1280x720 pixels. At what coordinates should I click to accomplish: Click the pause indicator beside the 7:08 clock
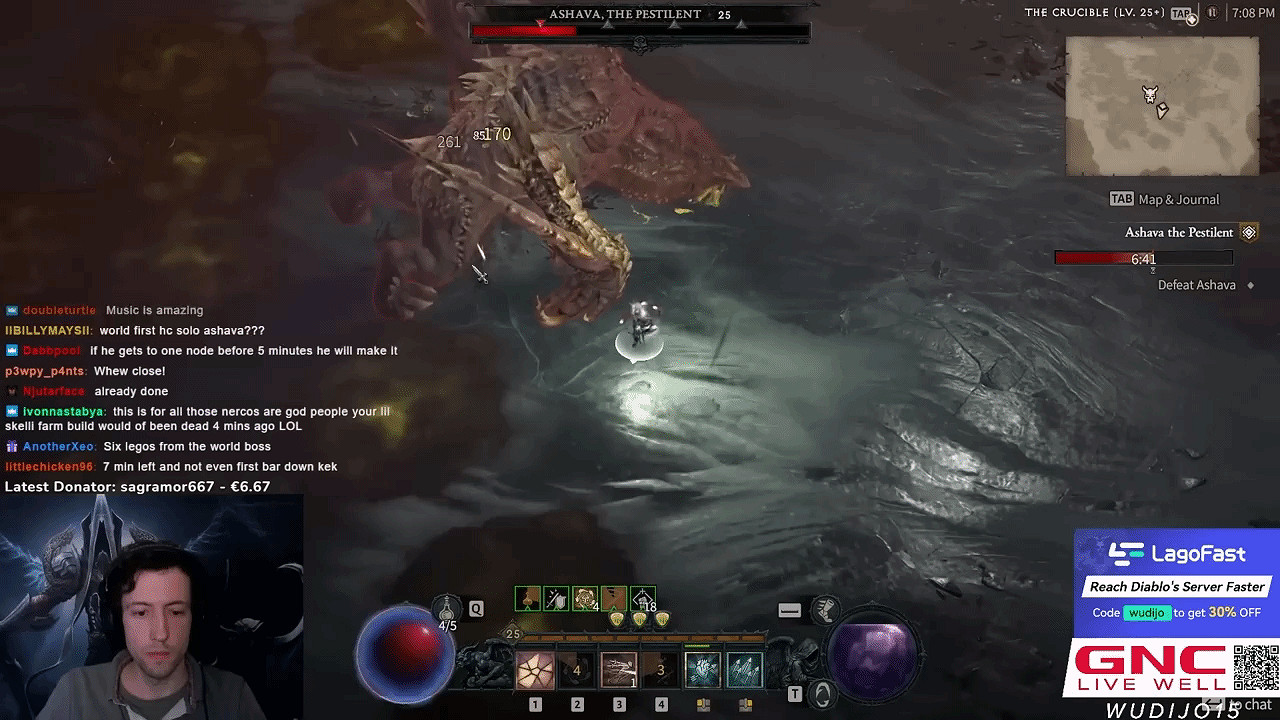[x=1212, y=12]
